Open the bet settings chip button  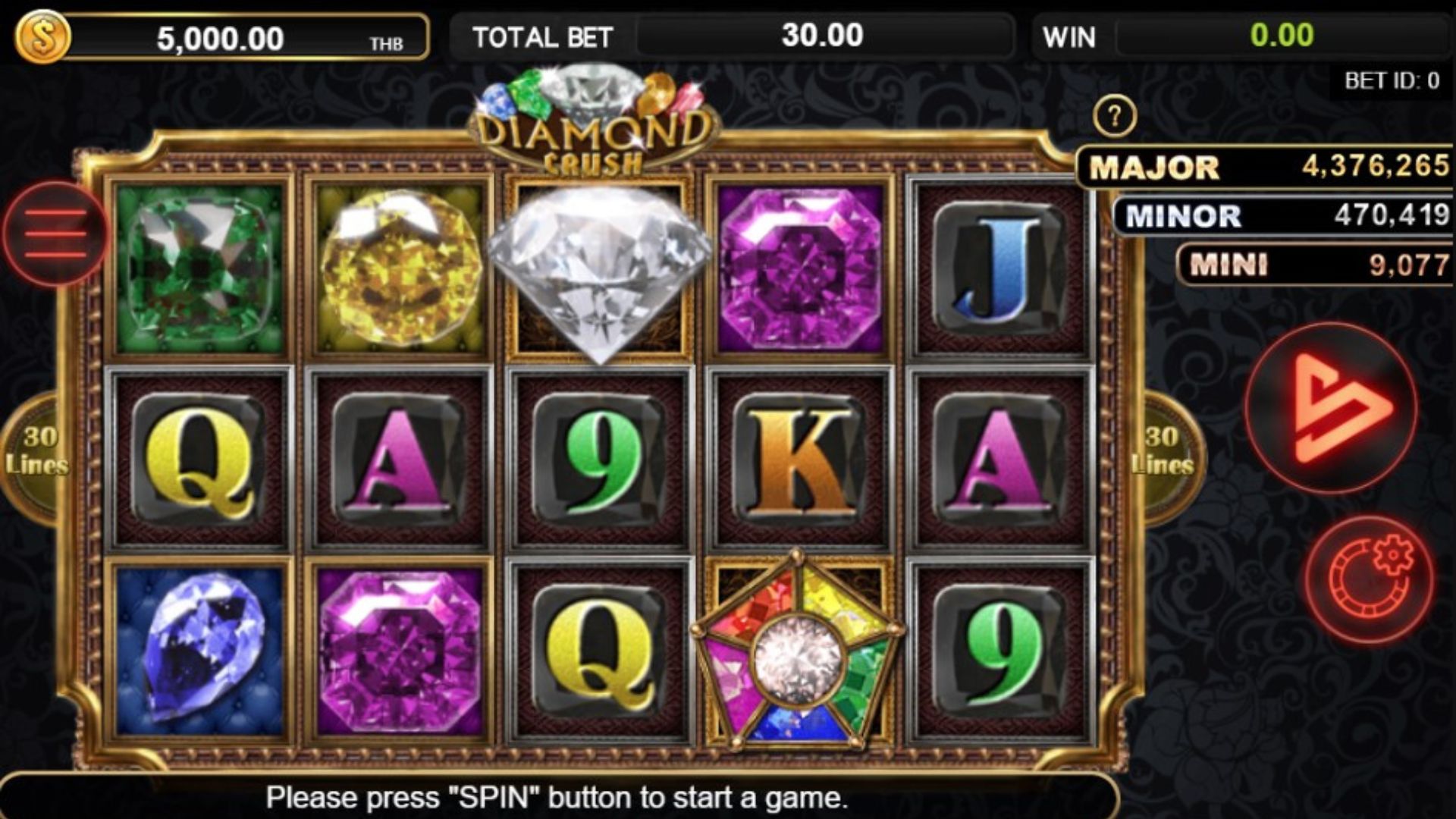click(1370, 580)
